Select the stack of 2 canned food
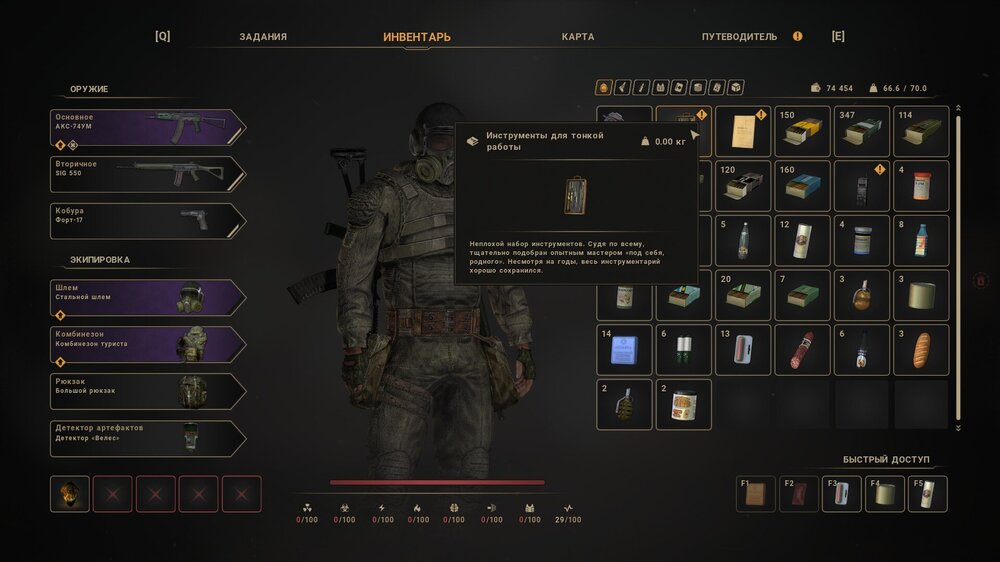The height and width of the screenshot is (562, 1000). tap(683, 405)
